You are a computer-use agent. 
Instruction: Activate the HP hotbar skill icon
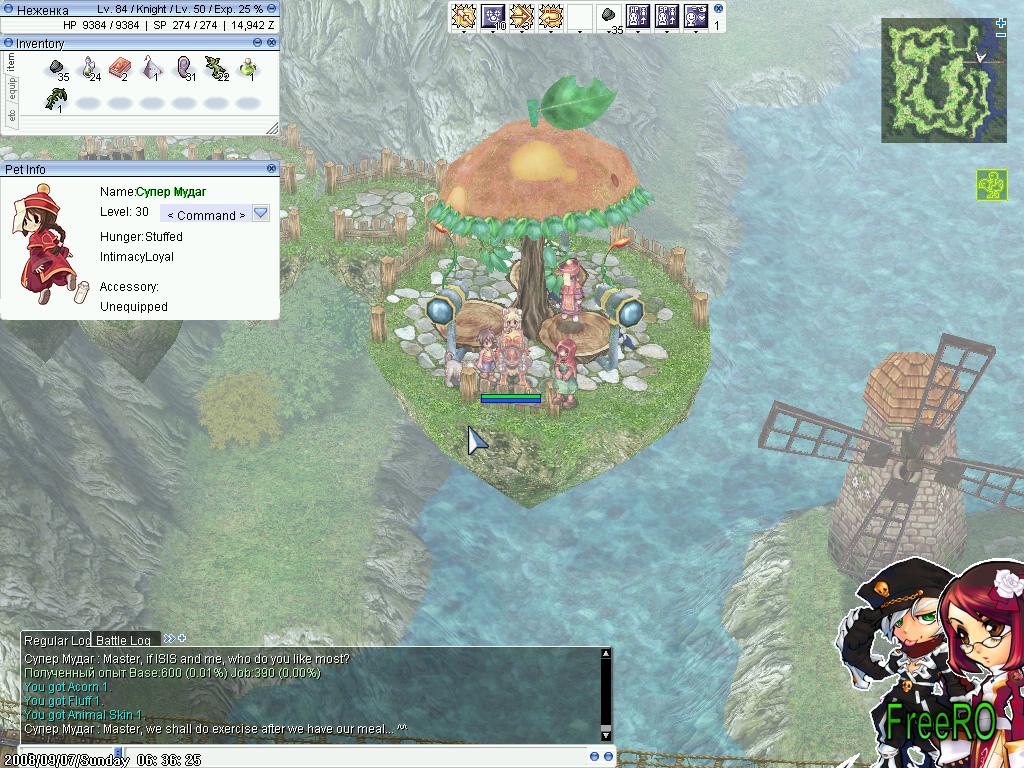point(638,17)
